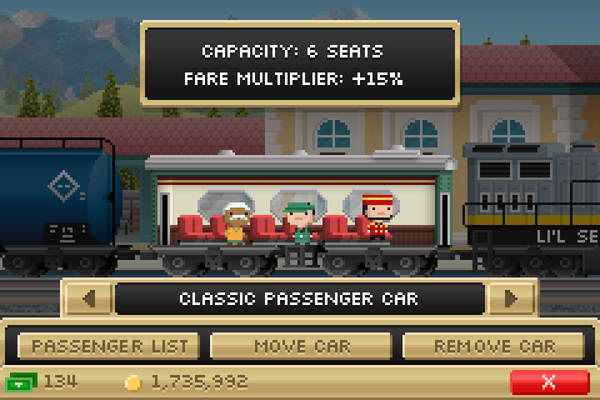This screenshot has width=600, height=400.
Task: Show the previous car with left arrow
Action: pos(88,298)
